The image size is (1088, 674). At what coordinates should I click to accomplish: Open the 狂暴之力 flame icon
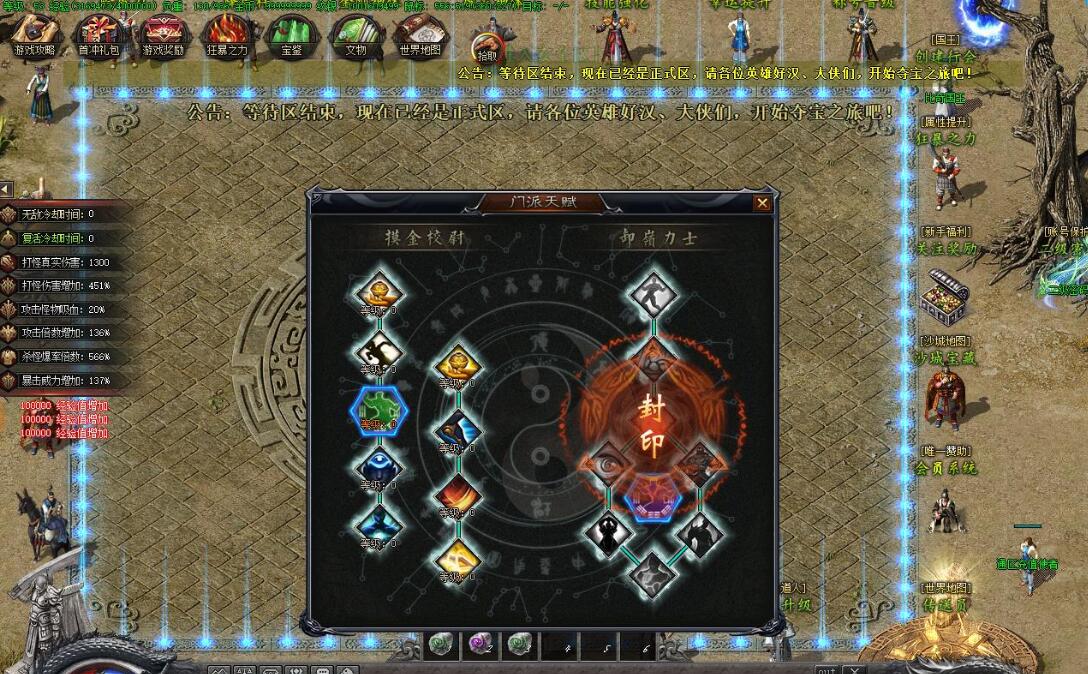pos(227,35)
